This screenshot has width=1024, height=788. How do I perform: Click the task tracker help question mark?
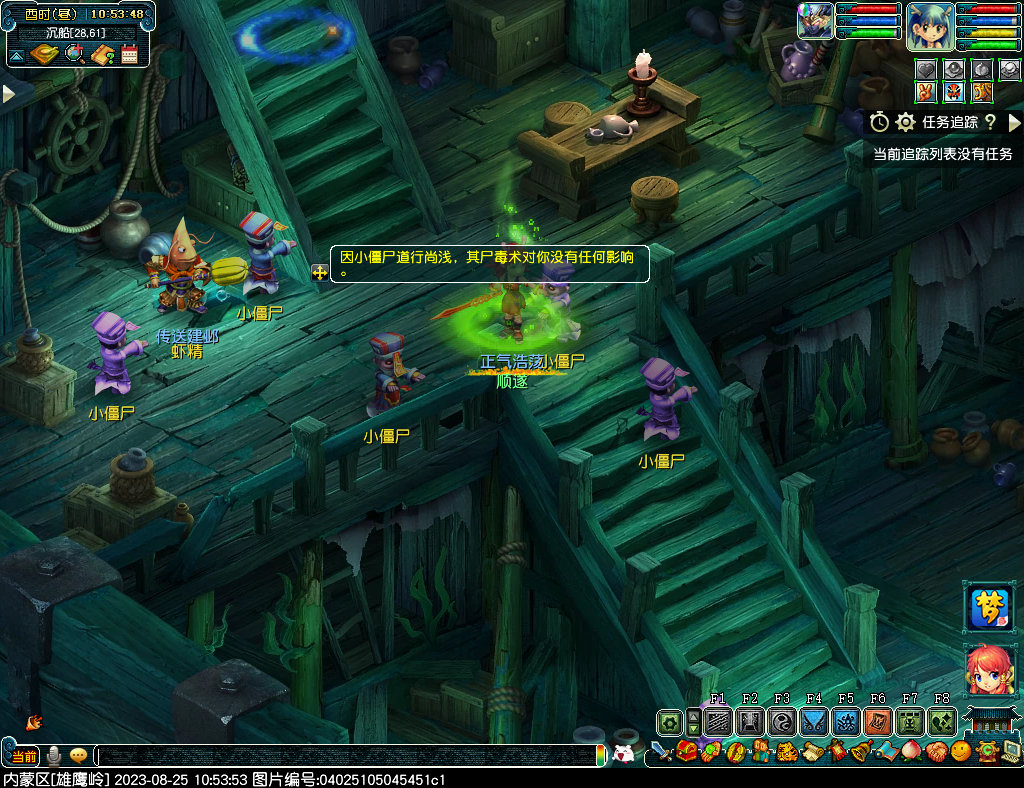tap(990, 122)
